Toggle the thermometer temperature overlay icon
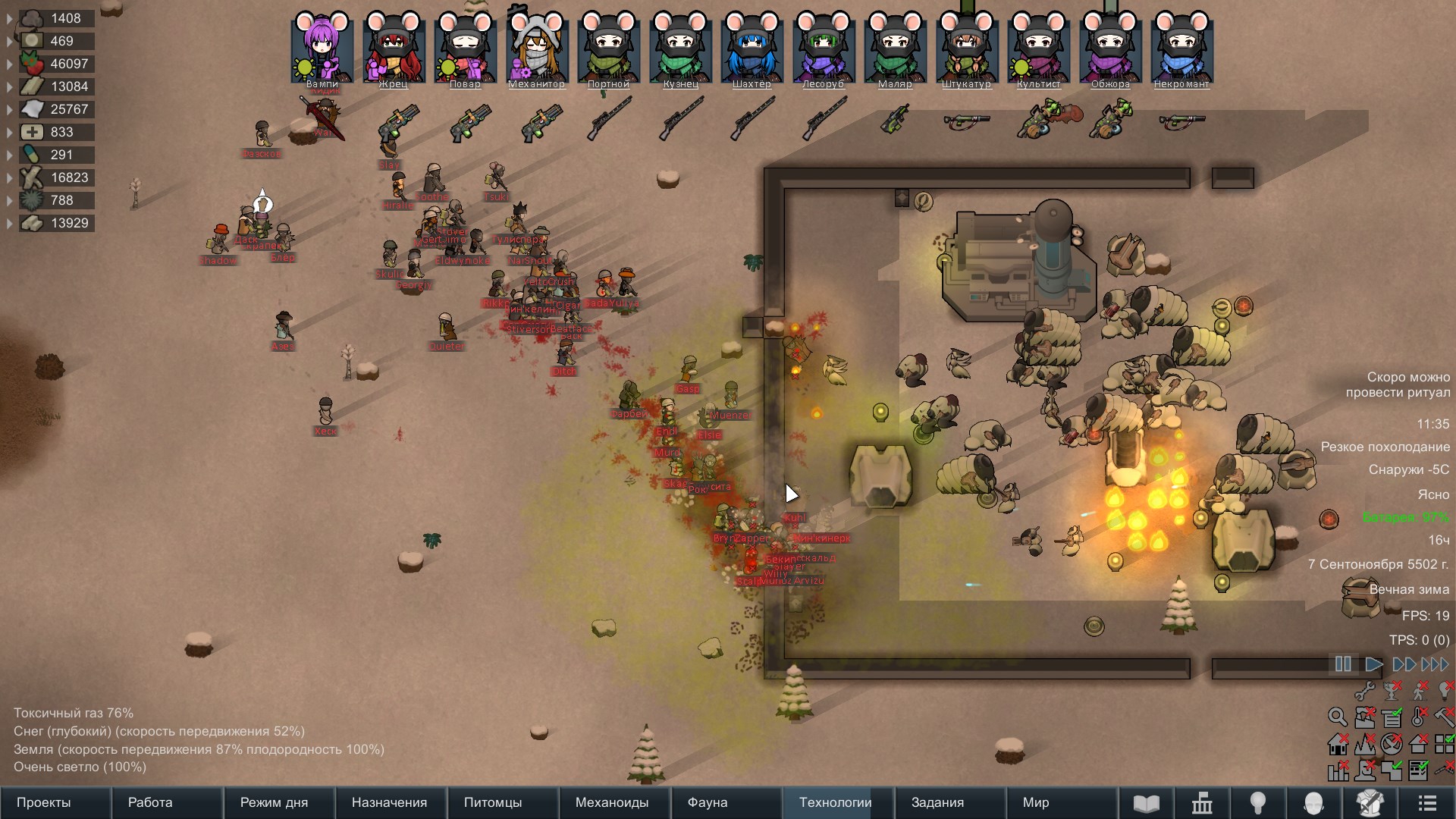The image size is (1456, 819). 1418,717
